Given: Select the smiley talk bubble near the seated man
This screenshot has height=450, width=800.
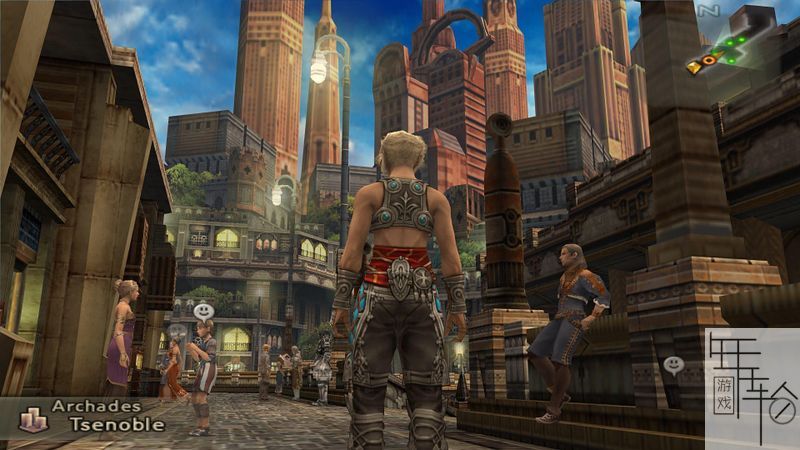Looking at the screenshot, I should pyautogui.click(x=673, y=365).
